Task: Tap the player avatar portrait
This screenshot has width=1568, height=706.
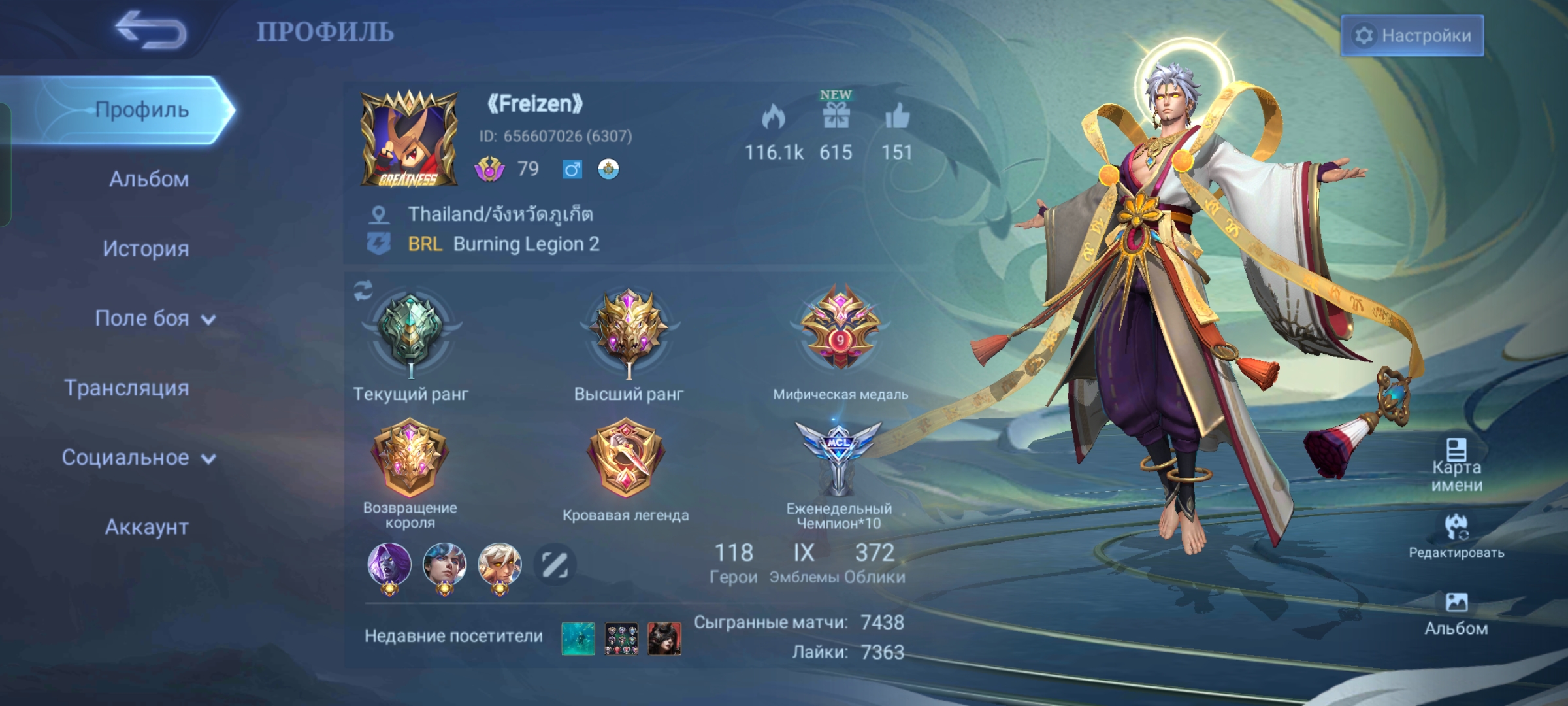Action: (x=409, y=139)
